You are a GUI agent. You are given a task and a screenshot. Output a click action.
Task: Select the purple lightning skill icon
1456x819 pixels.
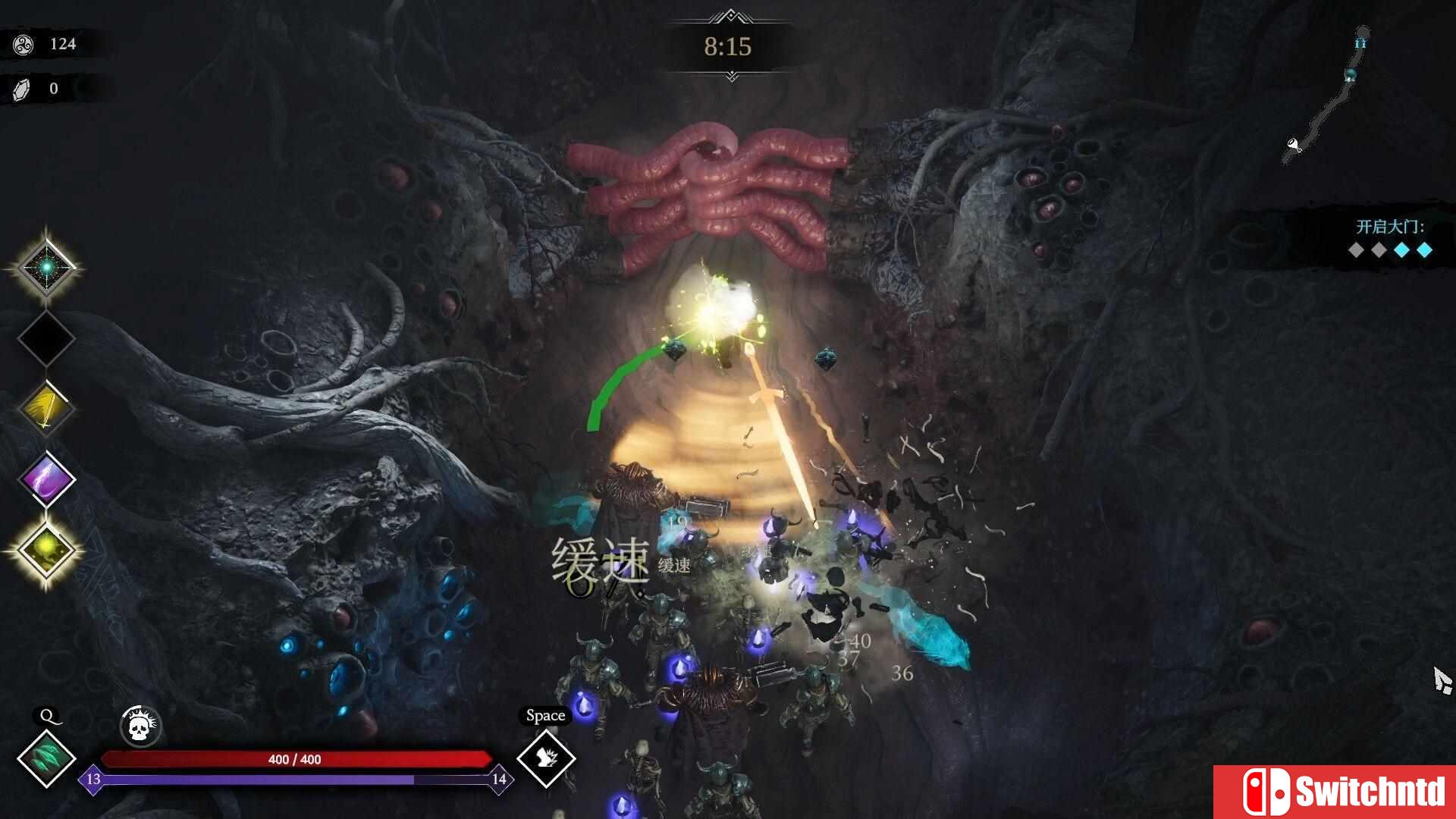click(x=45, y=478)
